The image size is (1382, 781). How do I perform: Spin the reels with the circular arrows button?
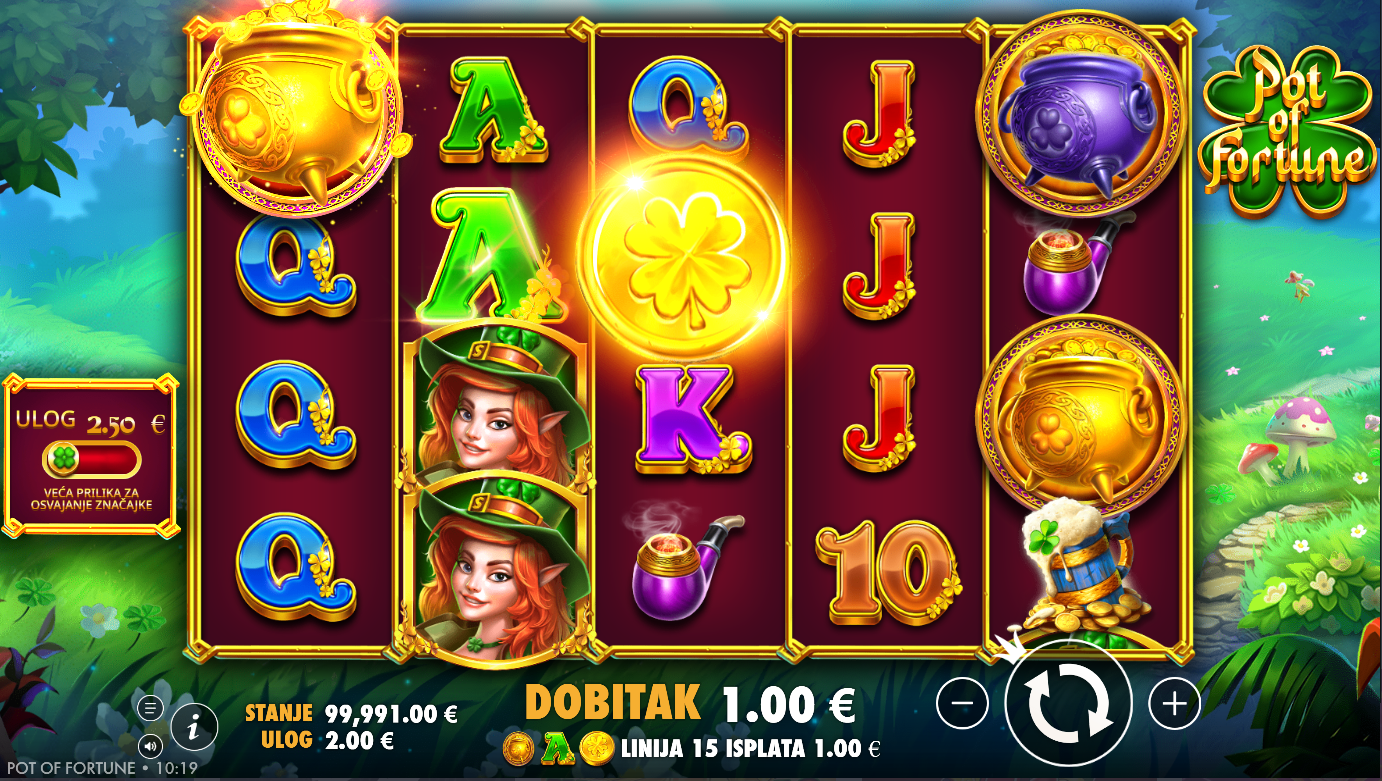pyautogui.click(x=1068, y=703)
